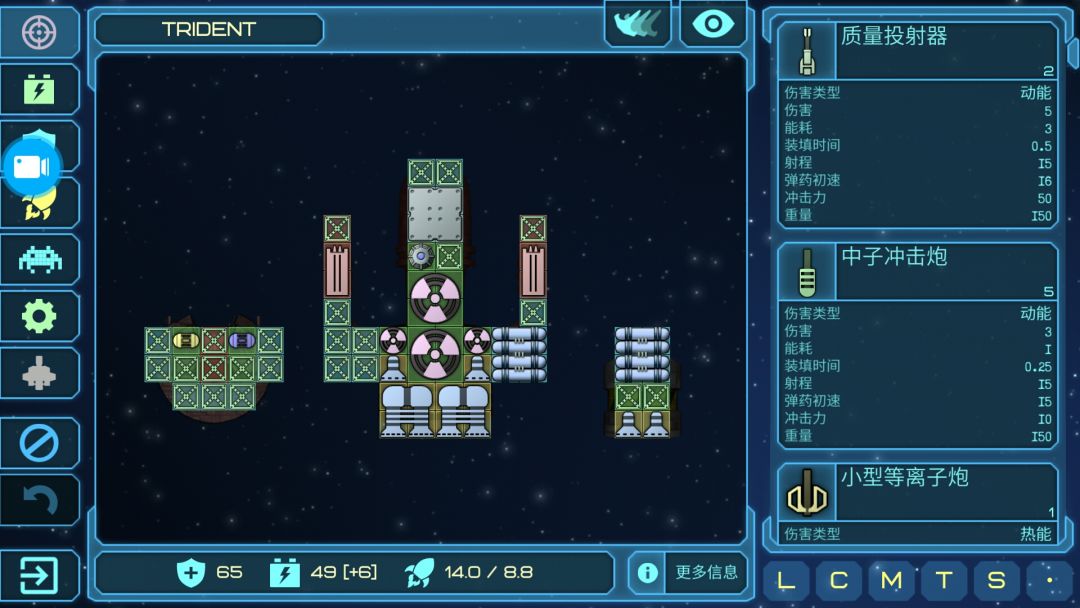The width and height of the screenshot is (1080, 608).
Task: Open the space invader drones category
Action: [39, 260]
